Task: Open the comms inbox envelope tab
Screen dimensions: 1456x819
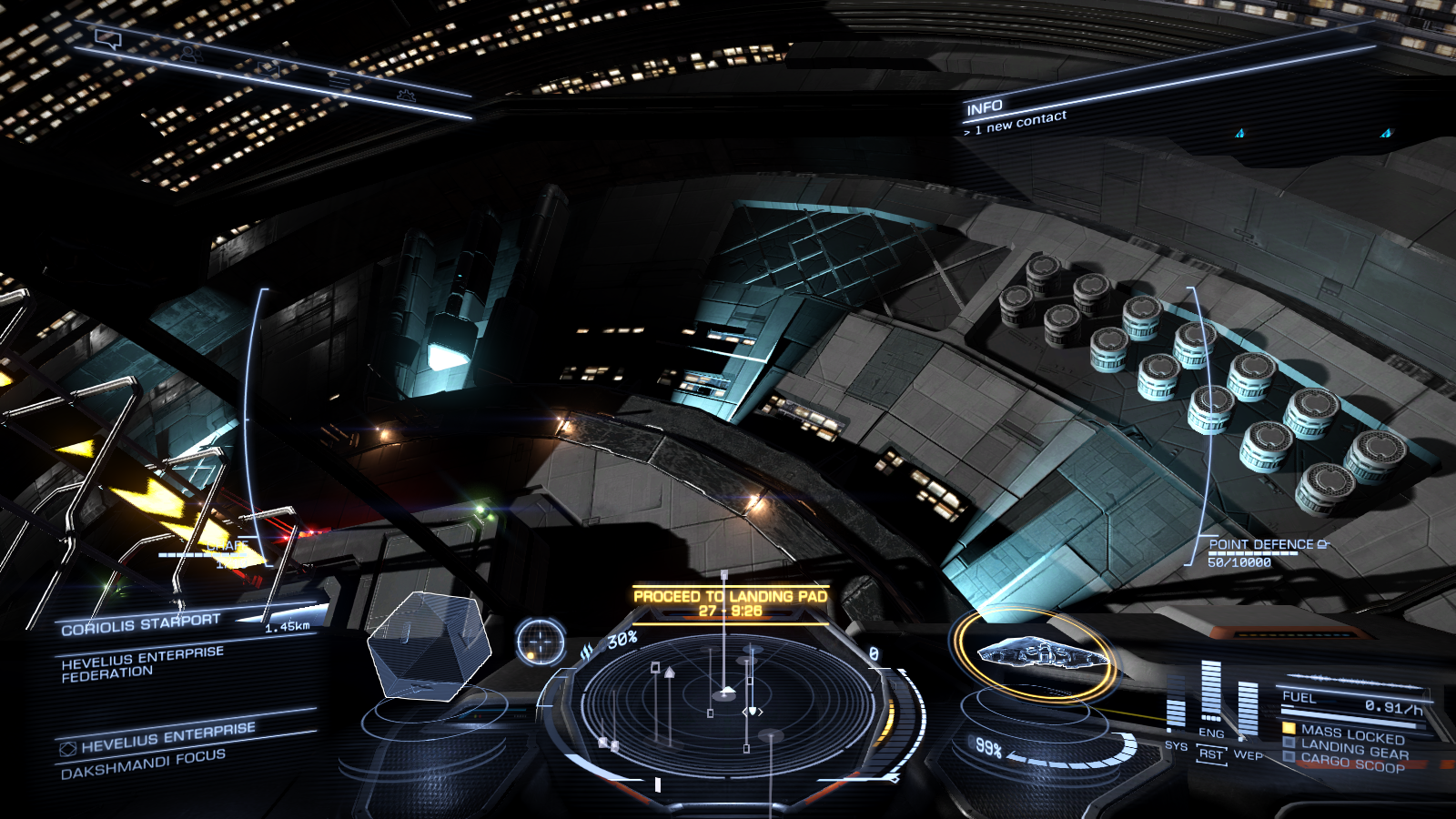Action: [x=269, y=68]
